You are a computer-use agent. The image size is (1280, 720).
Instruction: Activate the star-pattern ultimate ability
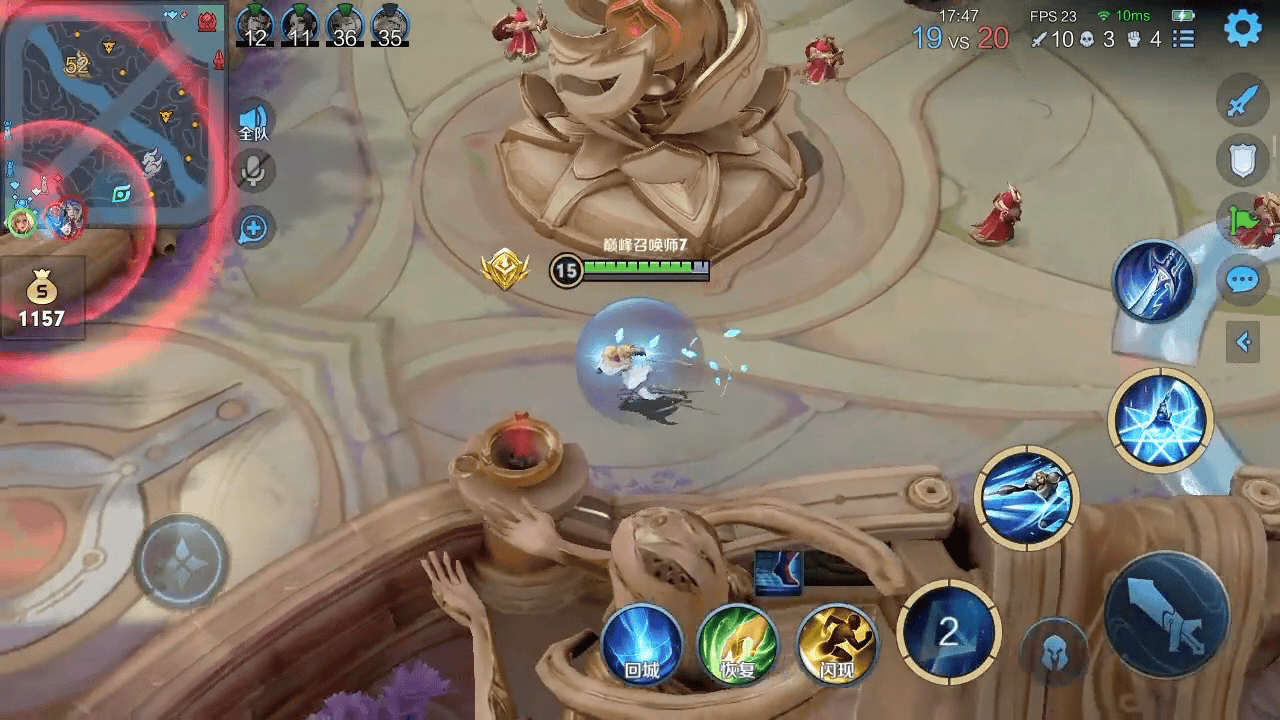point(1160,418)
